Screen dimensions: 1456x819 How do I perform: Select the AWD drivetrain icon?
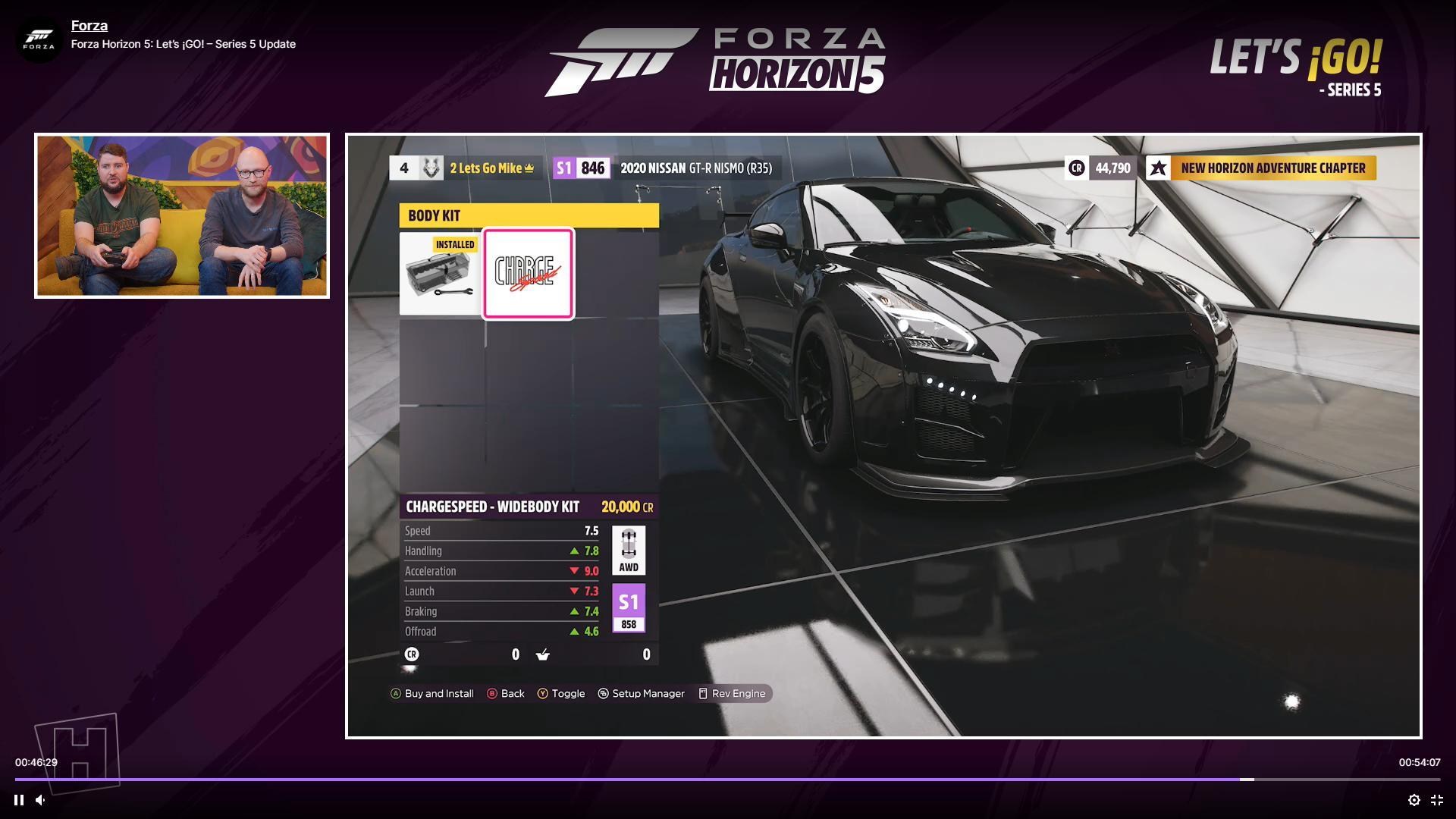click(628, 550)
